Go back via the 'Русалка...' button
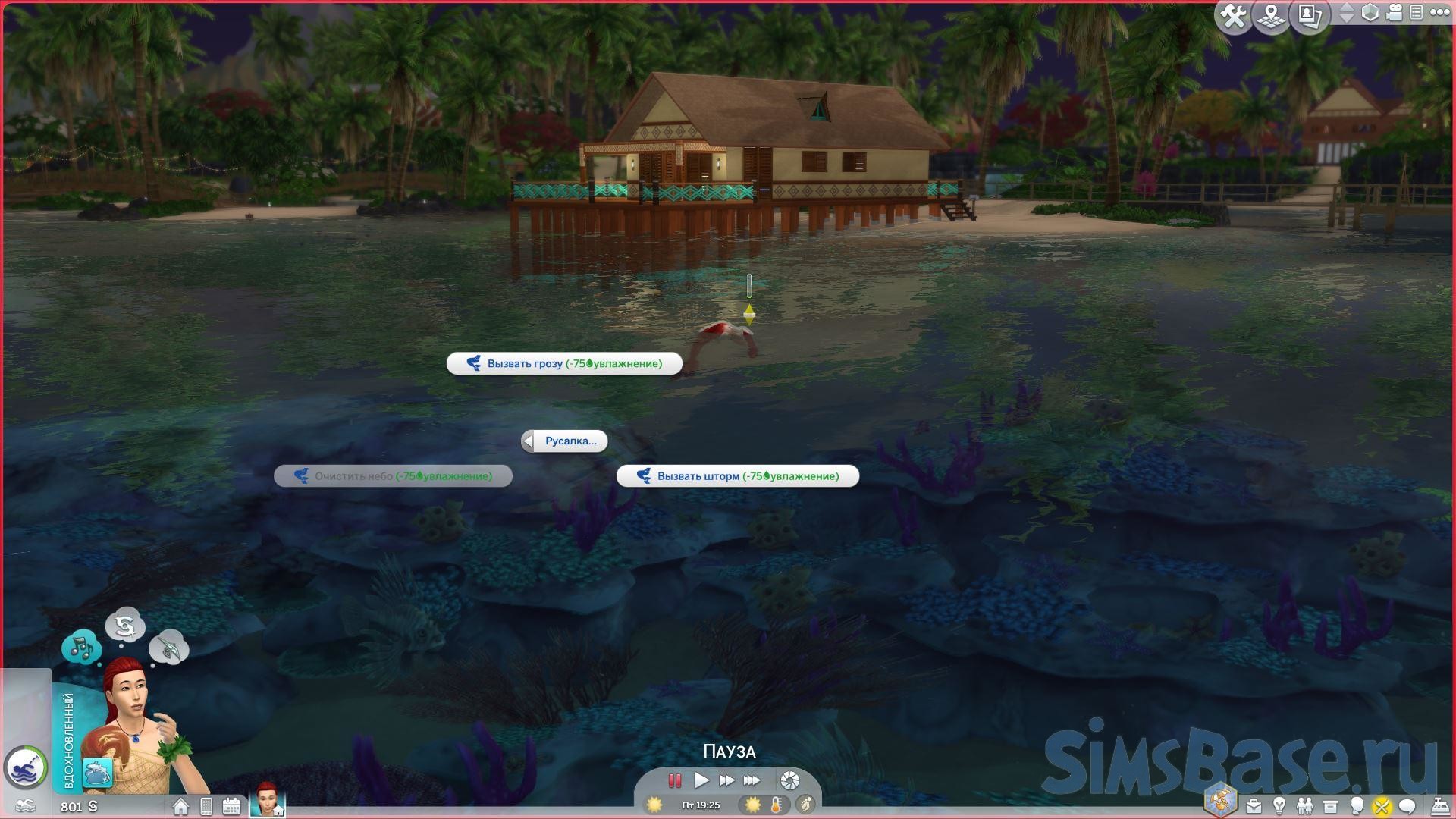This screenshot has width=1456, height=819. [564, 441]
